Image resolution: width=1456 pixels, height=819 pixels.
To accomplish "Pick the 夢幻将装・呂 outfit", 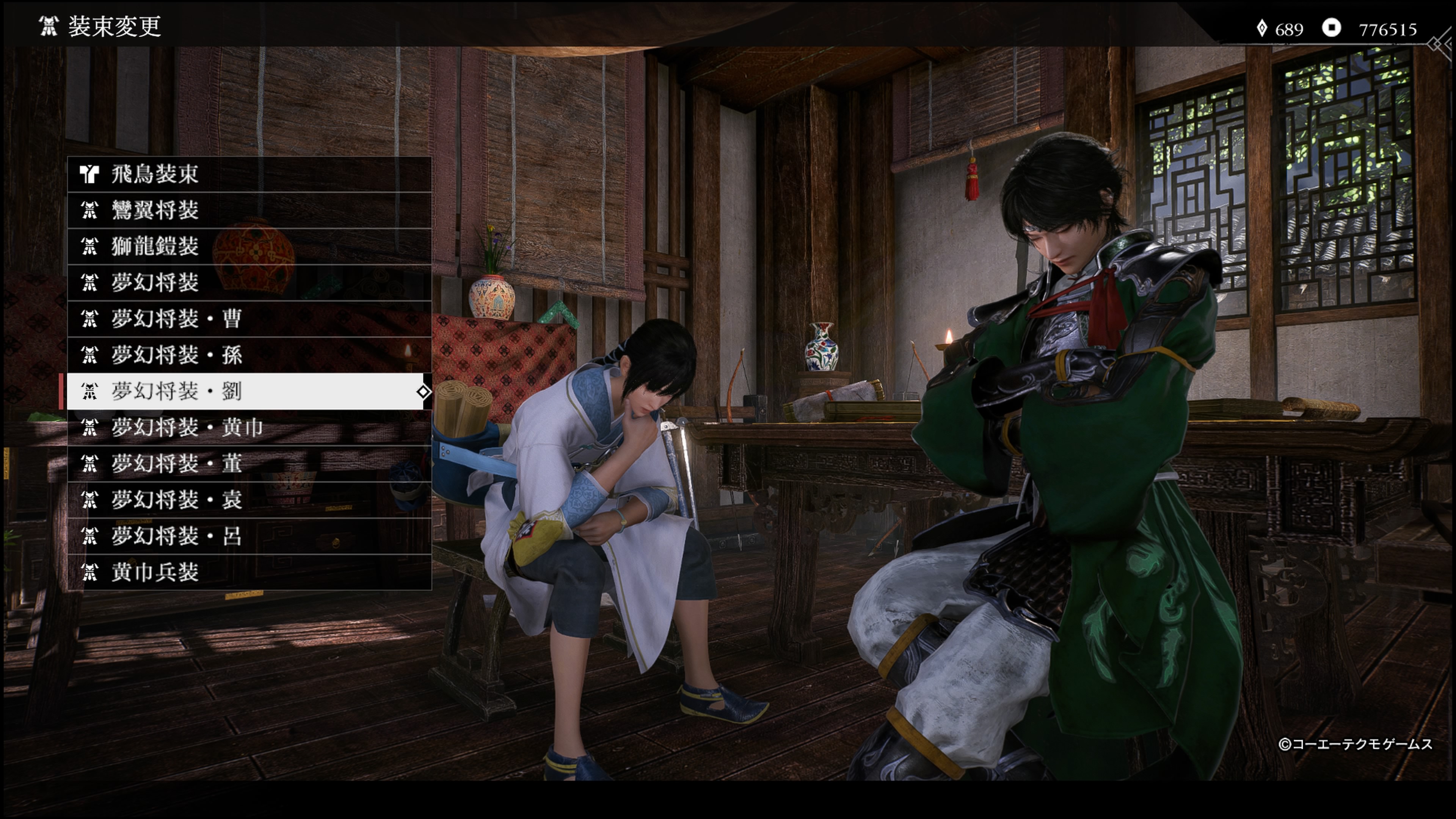I will (x=249, y=536).
